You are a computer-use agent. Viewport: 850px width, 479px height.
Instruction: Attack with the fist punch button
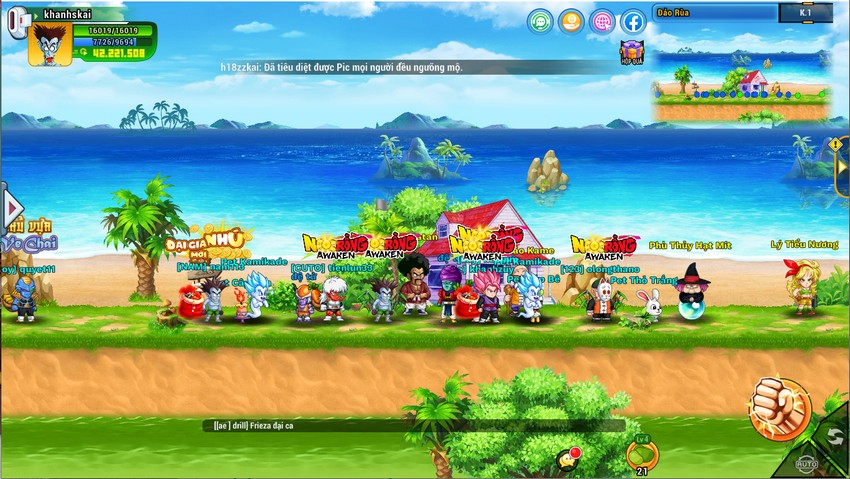coord(780,407)
